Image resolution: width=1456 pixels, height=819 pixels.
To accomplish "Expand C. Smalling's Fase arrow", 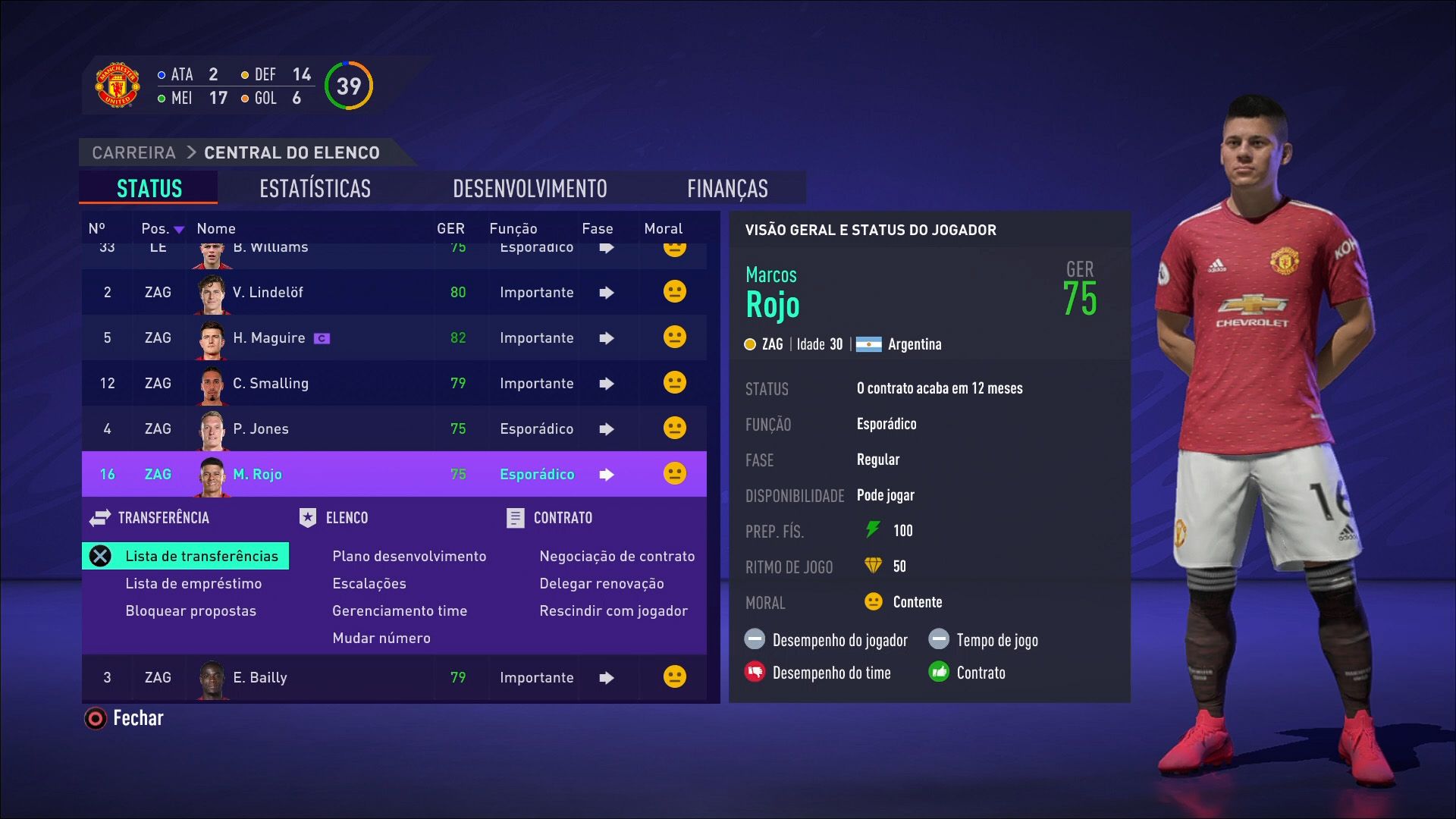I will [606, 383].
